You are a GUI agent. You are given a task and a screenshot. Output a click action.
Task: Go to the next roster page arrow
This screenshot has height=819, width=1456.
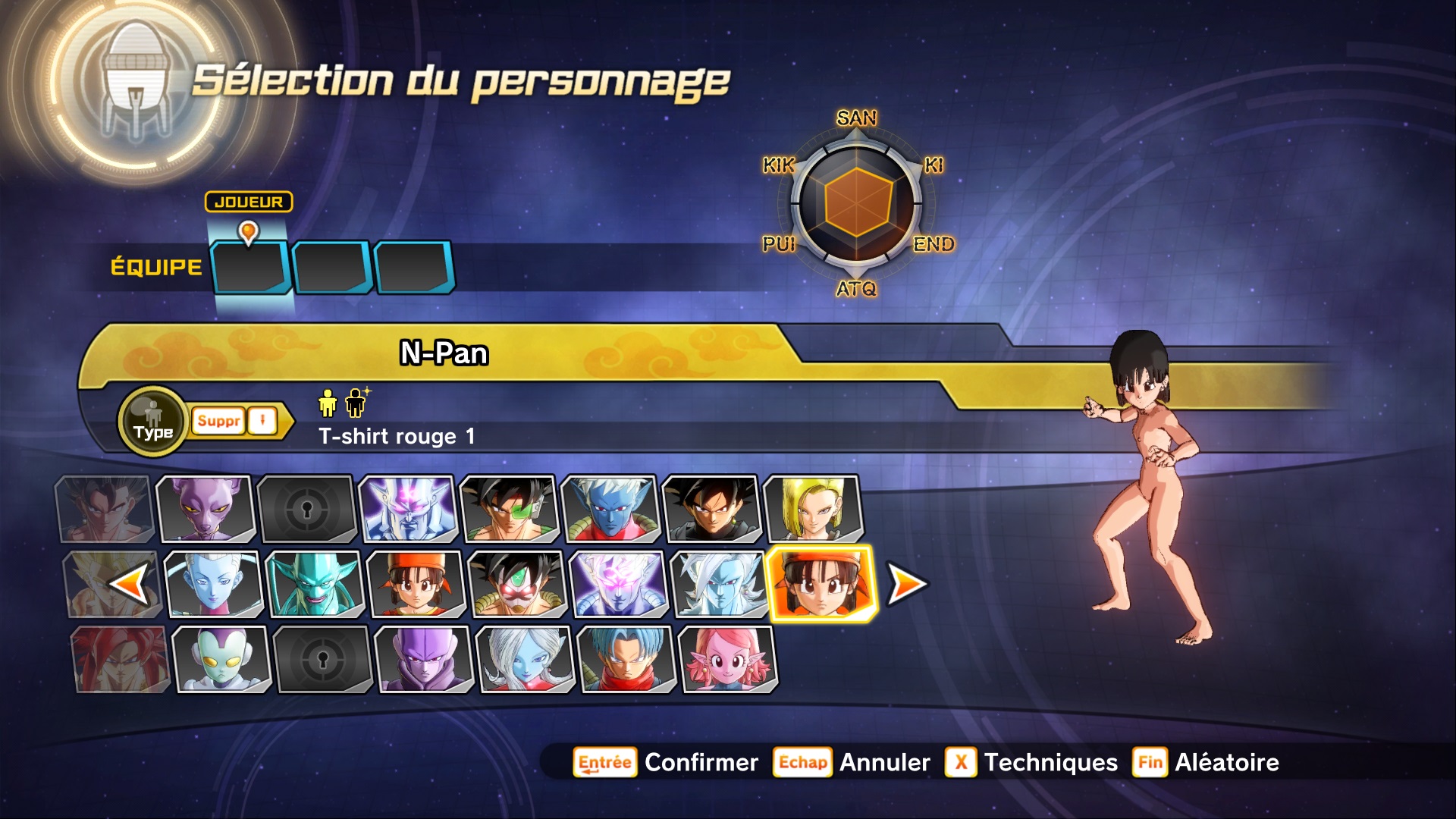pos(907,585)
